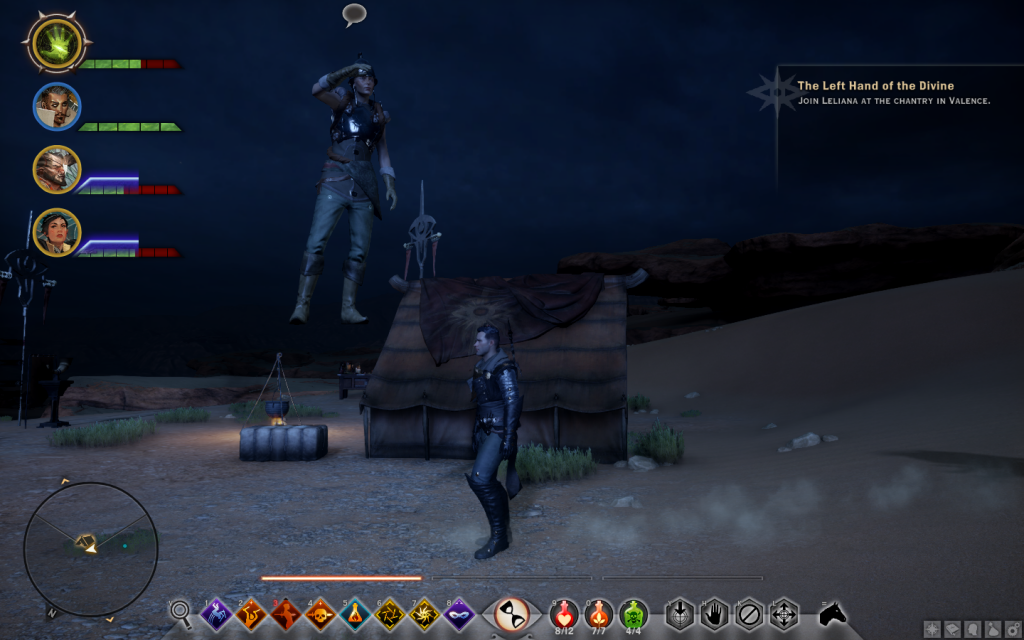Activate the magnifying glass search icon
This screenshot has width=1024, height=640.
pyautogui.click(x=181, y=610)
